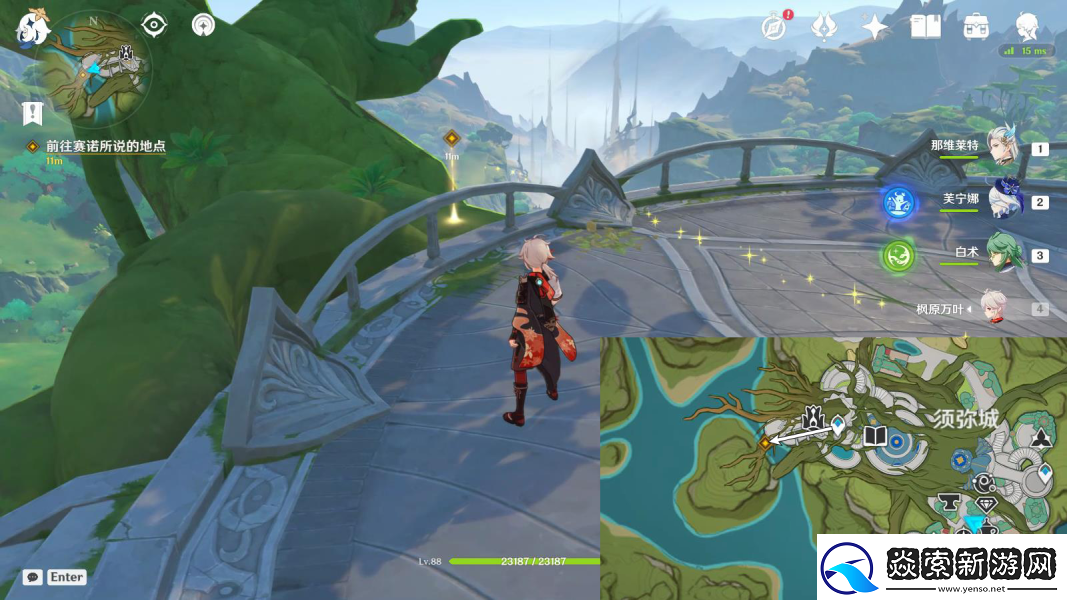
Task: Open the quest log banner icon
Action: [x=31, y=112]
